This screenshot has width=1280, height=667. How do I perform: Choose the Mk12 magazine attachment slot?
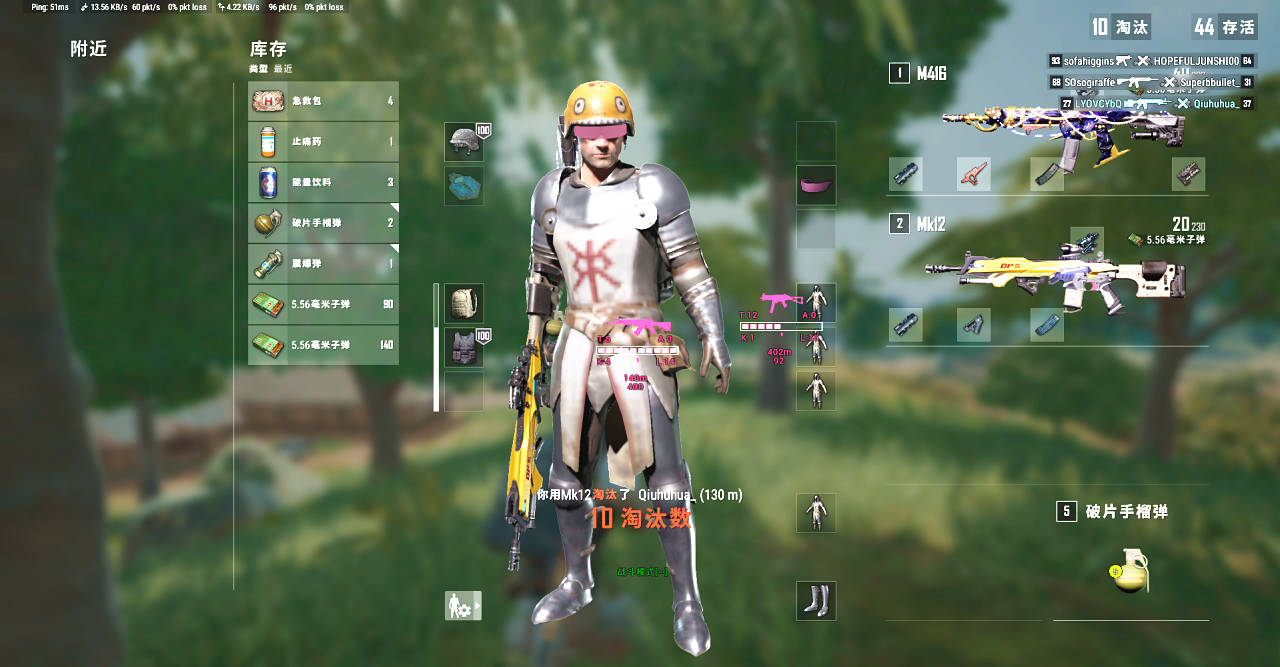point(1047,325)
